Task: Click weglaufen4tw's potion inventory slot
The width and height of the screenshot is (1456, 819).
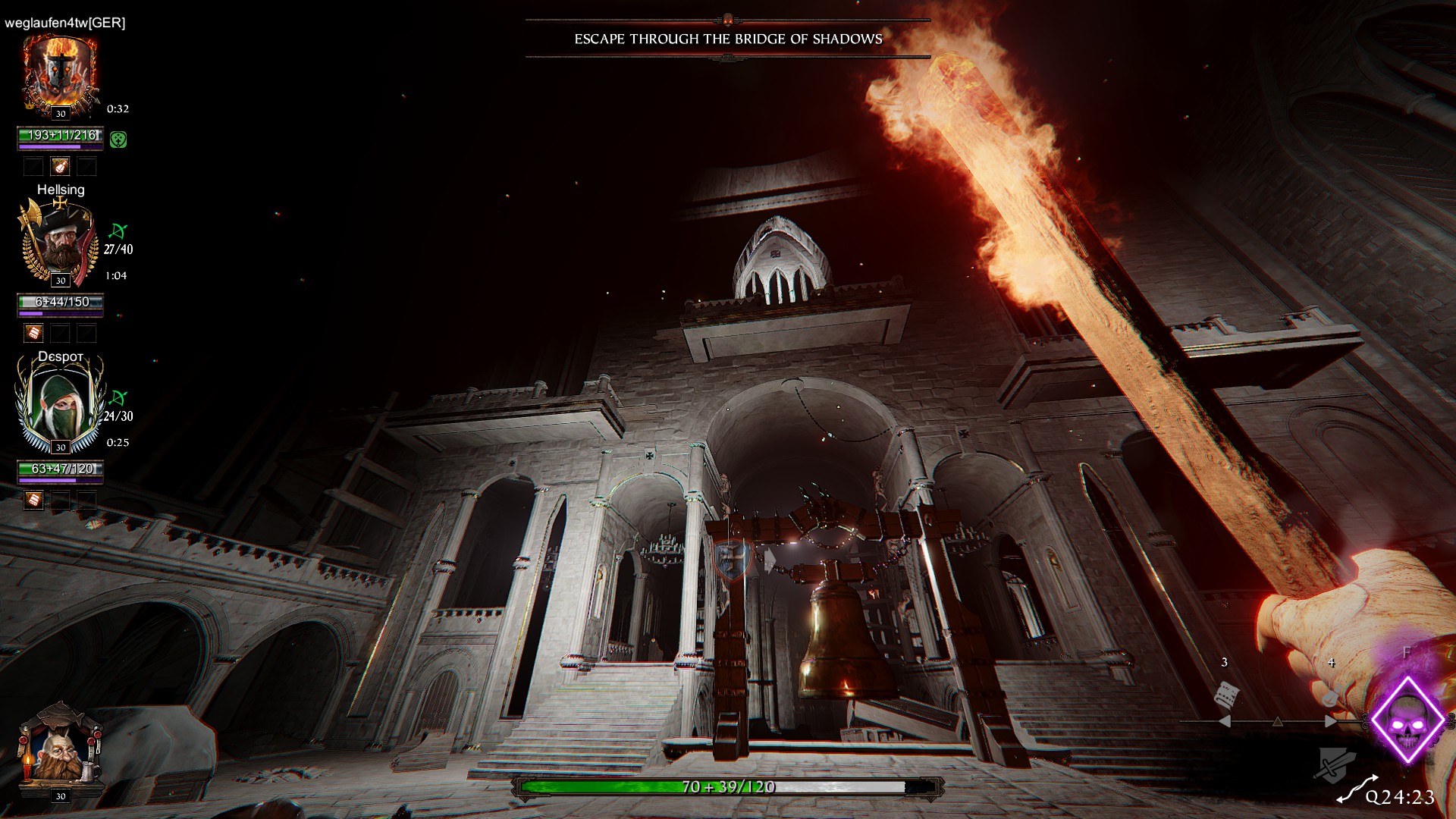Action: click(x=60, y=166)
